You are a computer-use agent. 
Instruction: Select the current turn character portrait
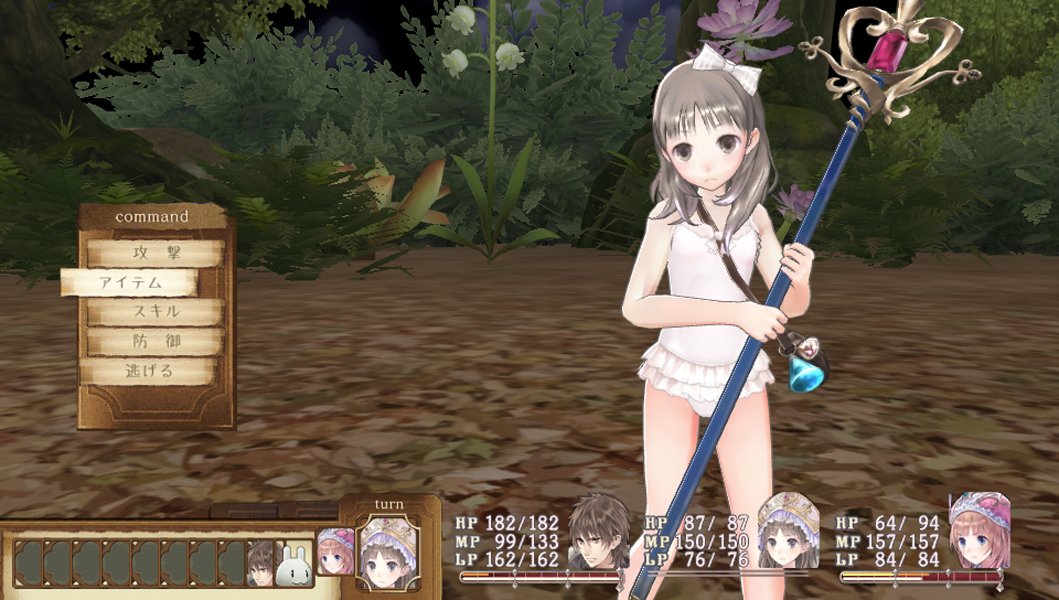pos(388,550)
